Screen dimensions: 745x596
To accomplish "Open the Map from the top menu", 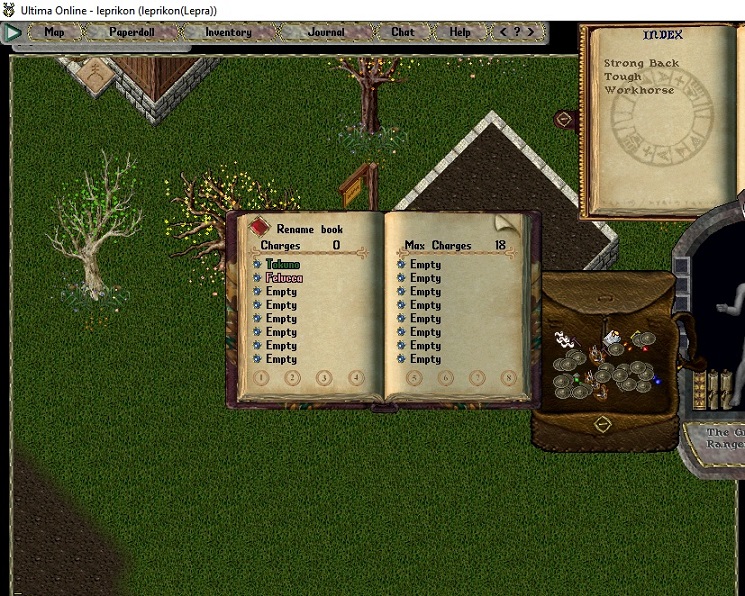I will click(54, 32).
